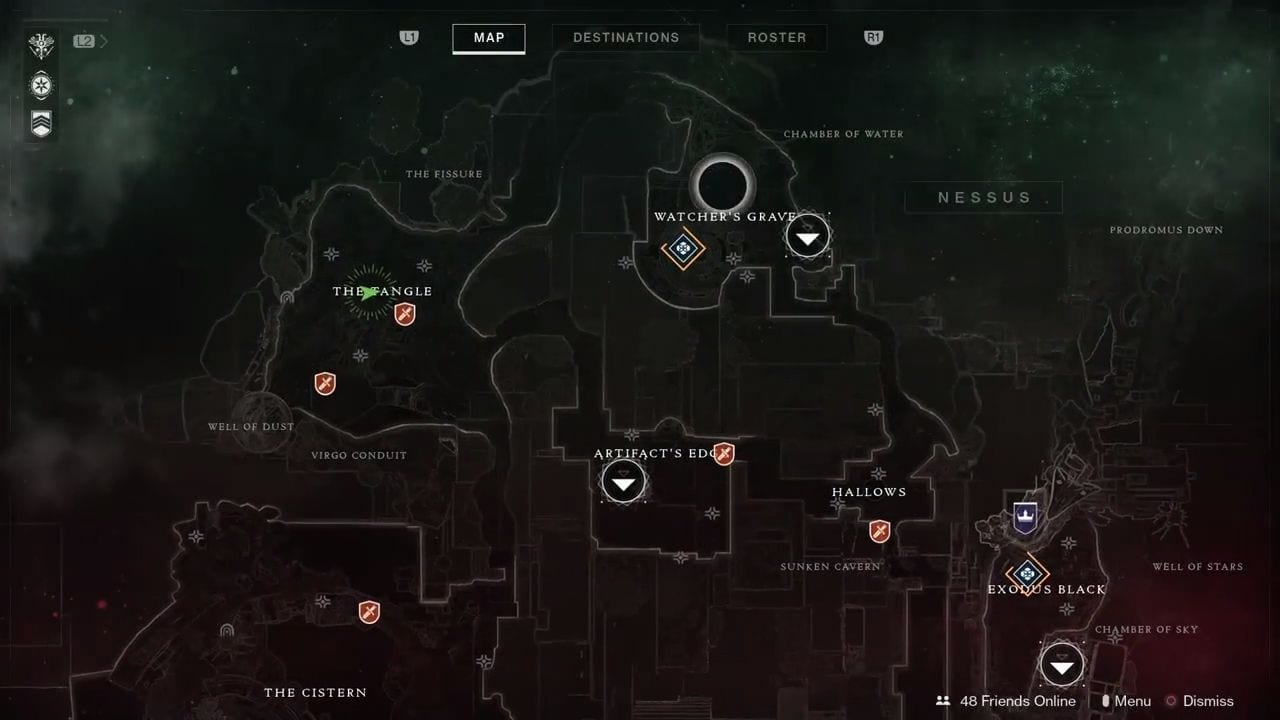Click the public event diamond at Watcher's Grave
This screenshot has width=1280, height=720.
point(683,248)
